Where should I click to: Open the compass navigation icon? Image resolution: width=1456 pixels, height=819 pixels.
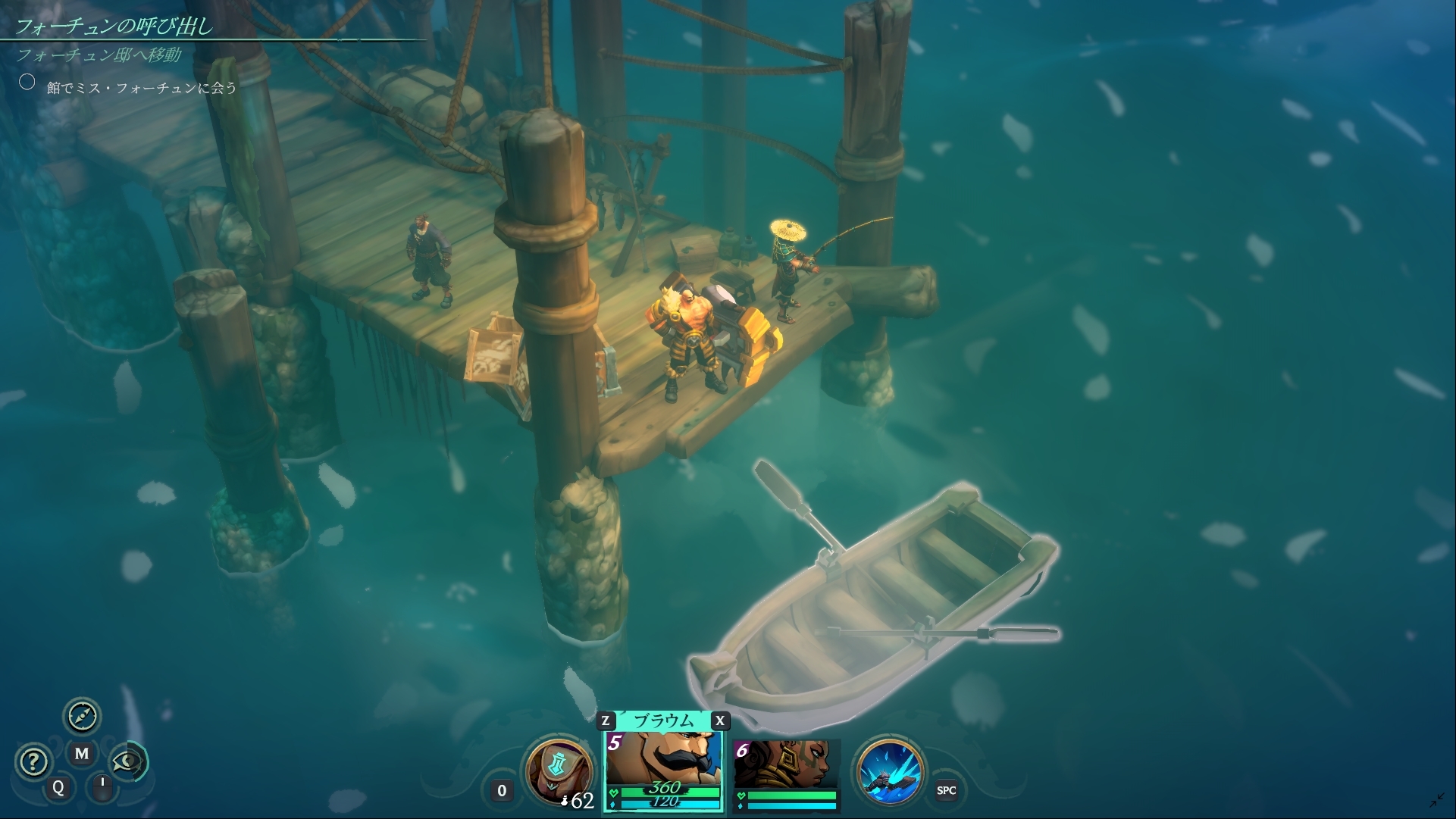click(82, 715)
